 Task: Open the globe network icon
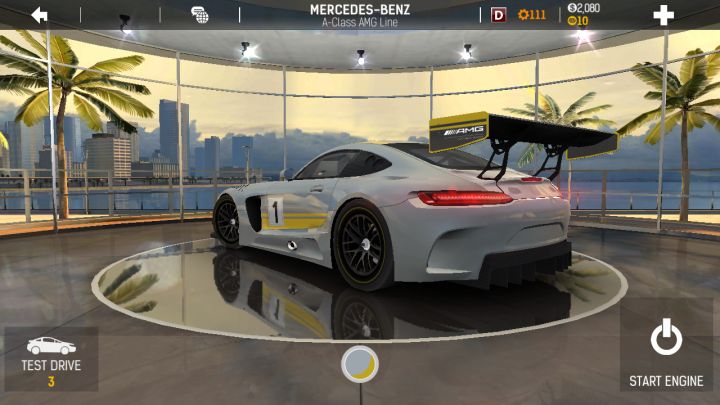coord(200,15)
